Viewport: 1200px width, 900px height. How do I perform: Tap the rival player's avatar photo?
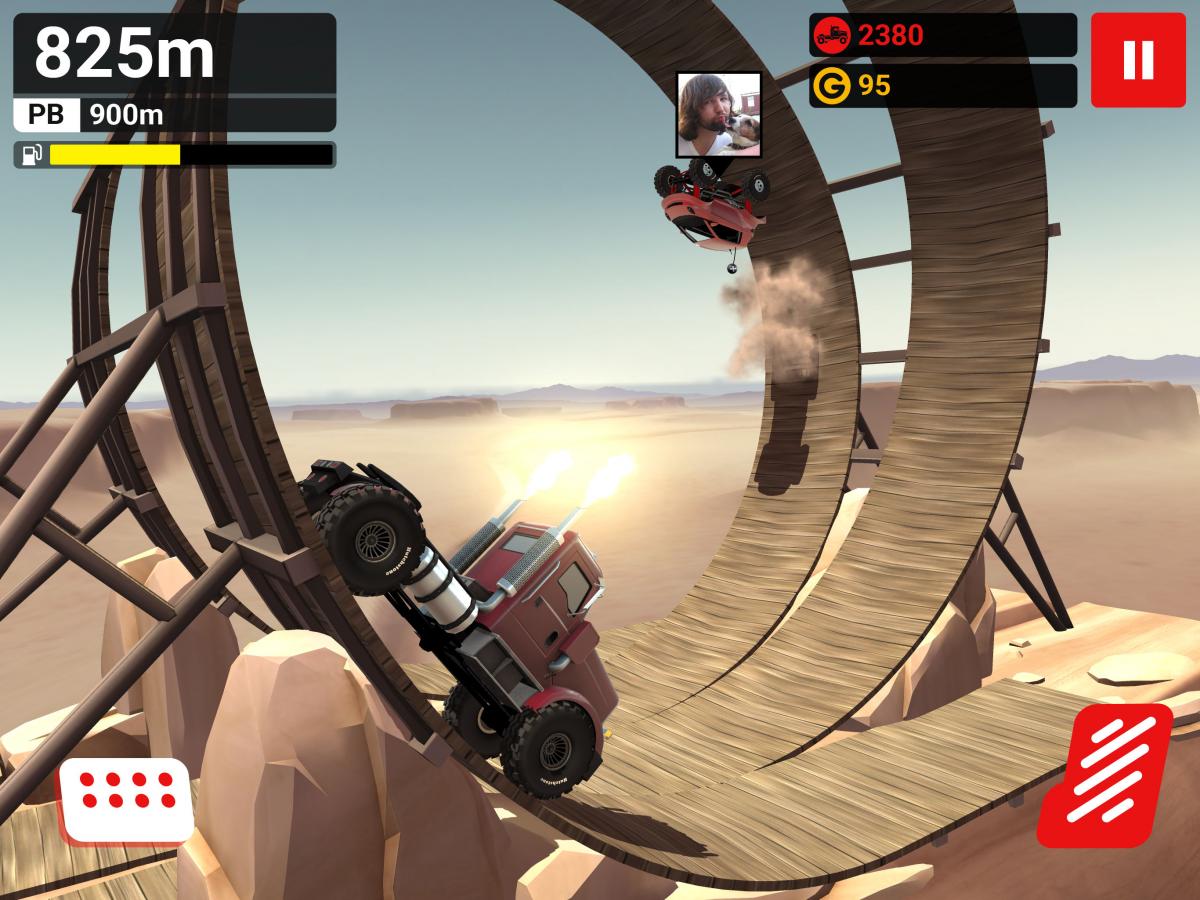coord(718,114)
